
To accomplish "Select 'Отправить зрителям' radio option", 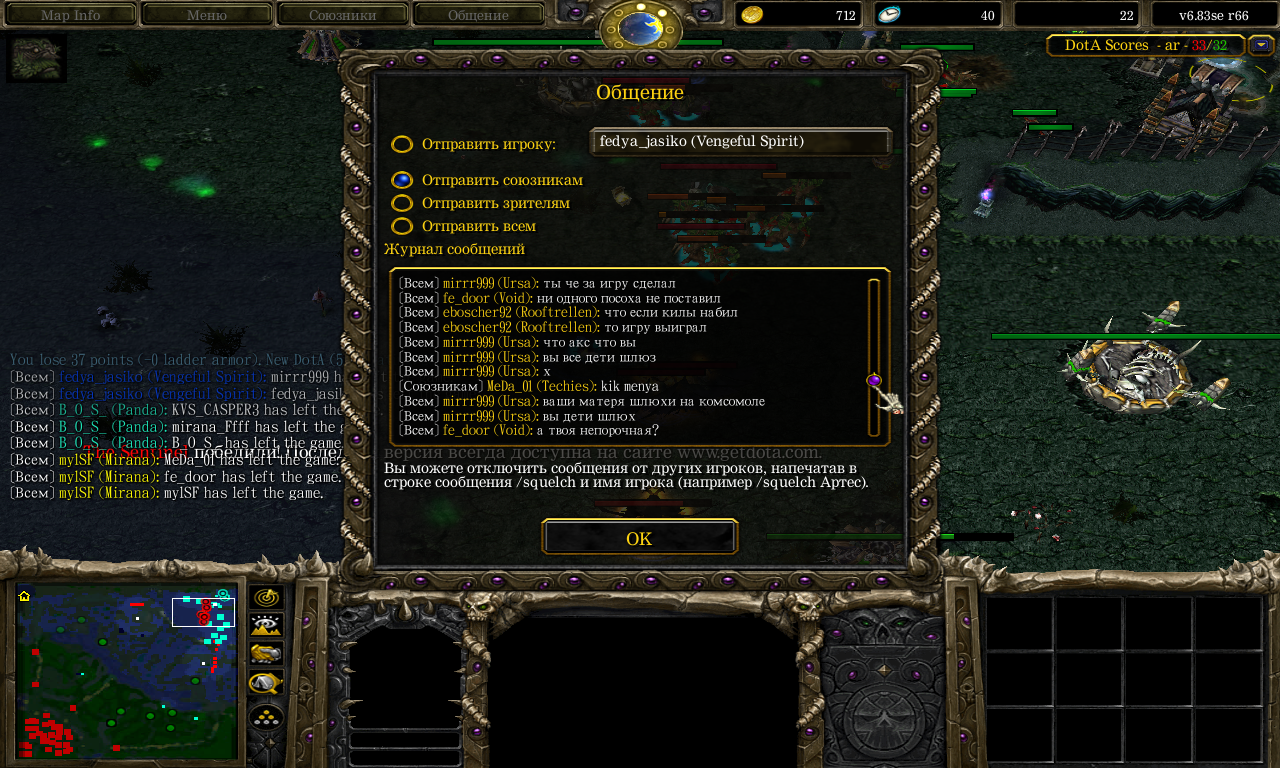I will (402, 203).
